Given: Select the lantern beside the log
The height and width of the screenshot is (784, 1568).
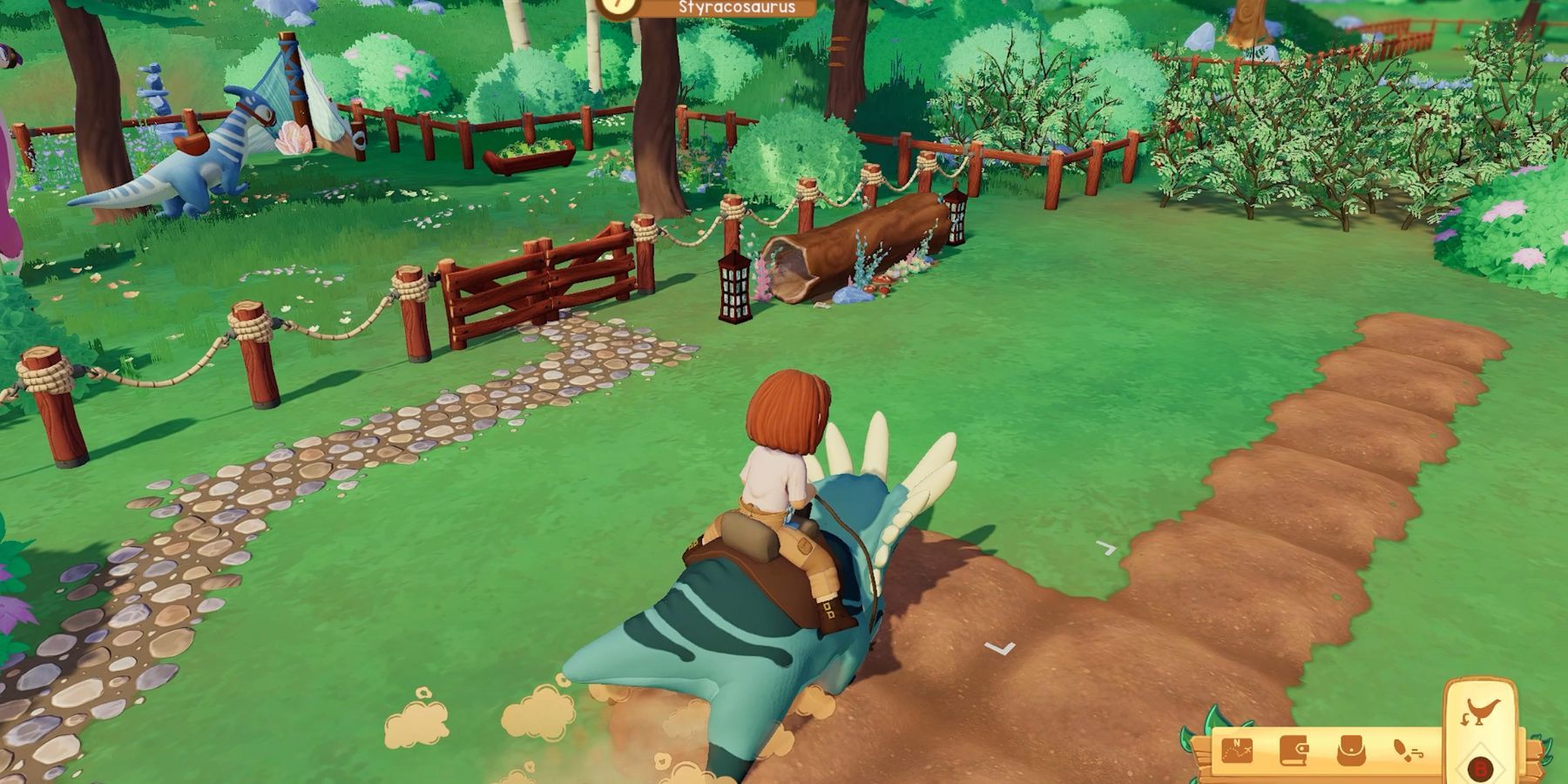Looking at the screenshot, I should (x=733, y=287).
